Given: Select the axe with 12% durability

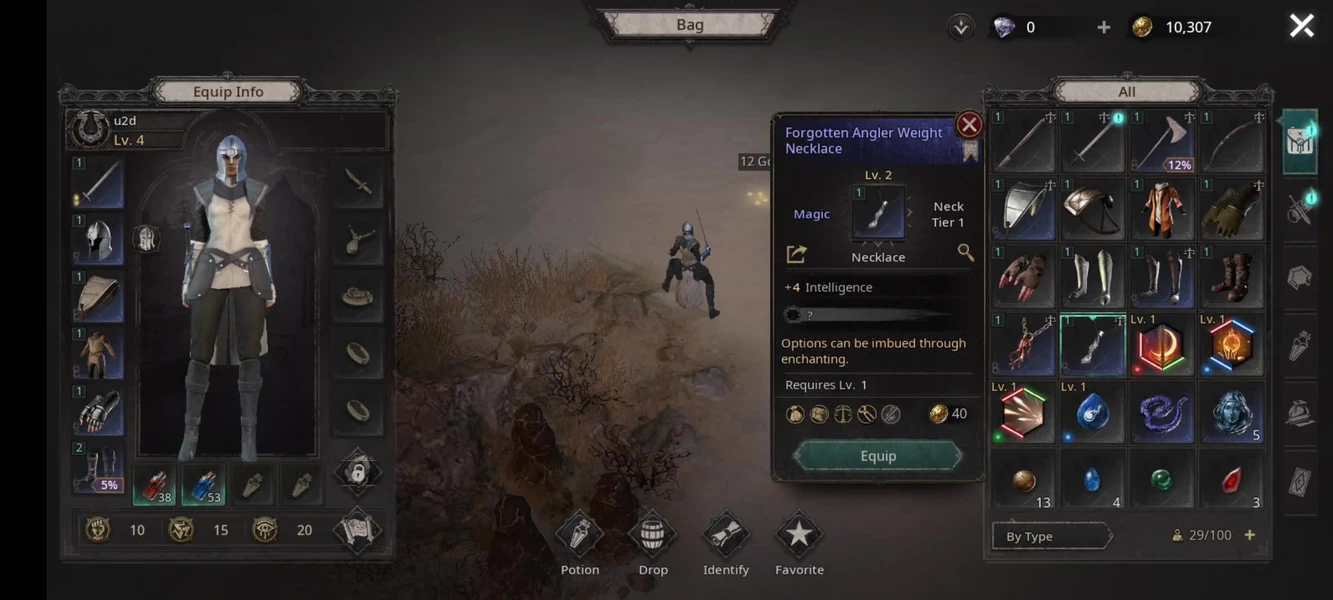Looking at the screenshot, I should point(1161,142).
